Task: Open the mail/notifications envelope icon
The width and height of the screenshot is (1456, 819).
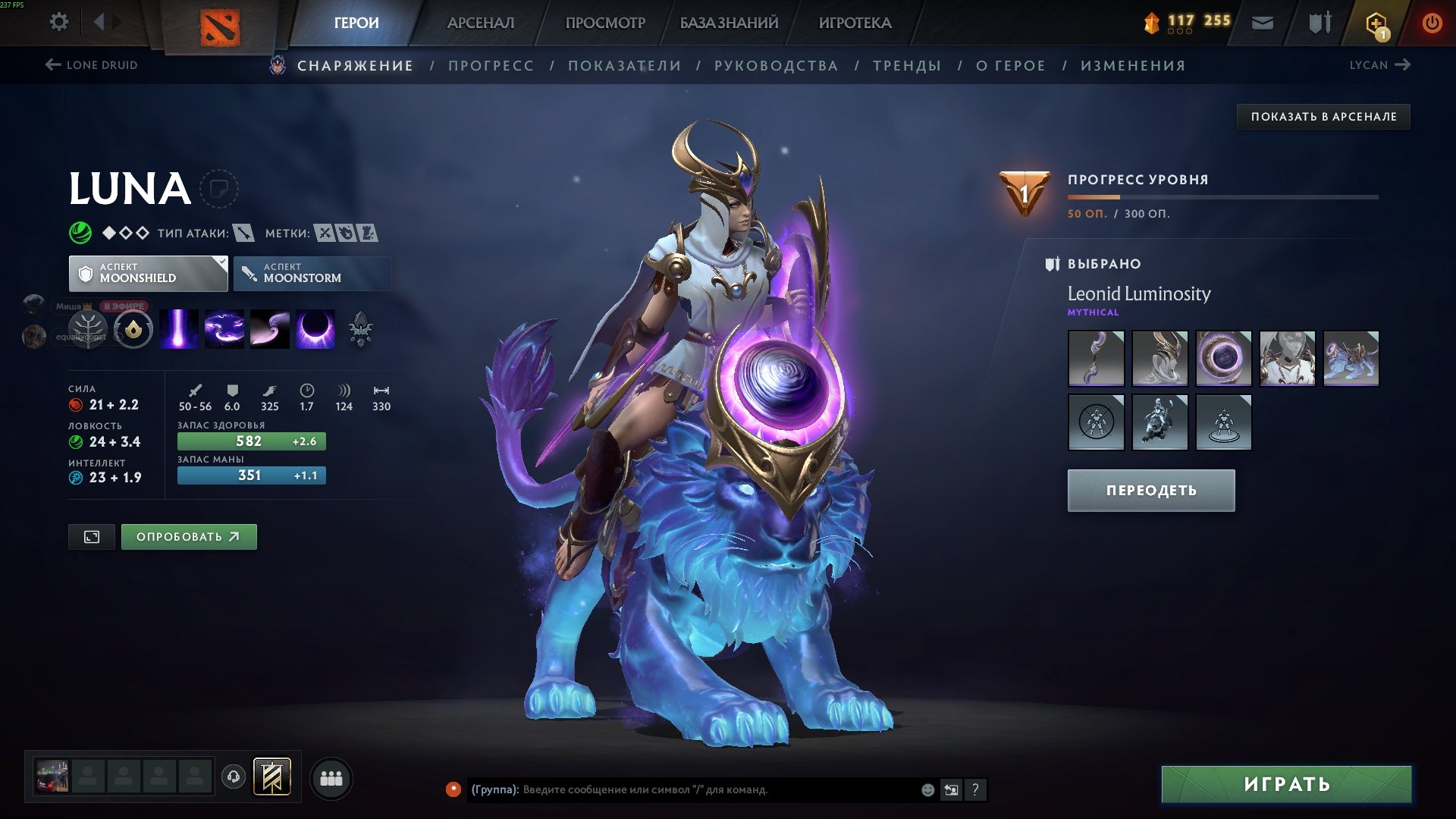Action: 1263,22
